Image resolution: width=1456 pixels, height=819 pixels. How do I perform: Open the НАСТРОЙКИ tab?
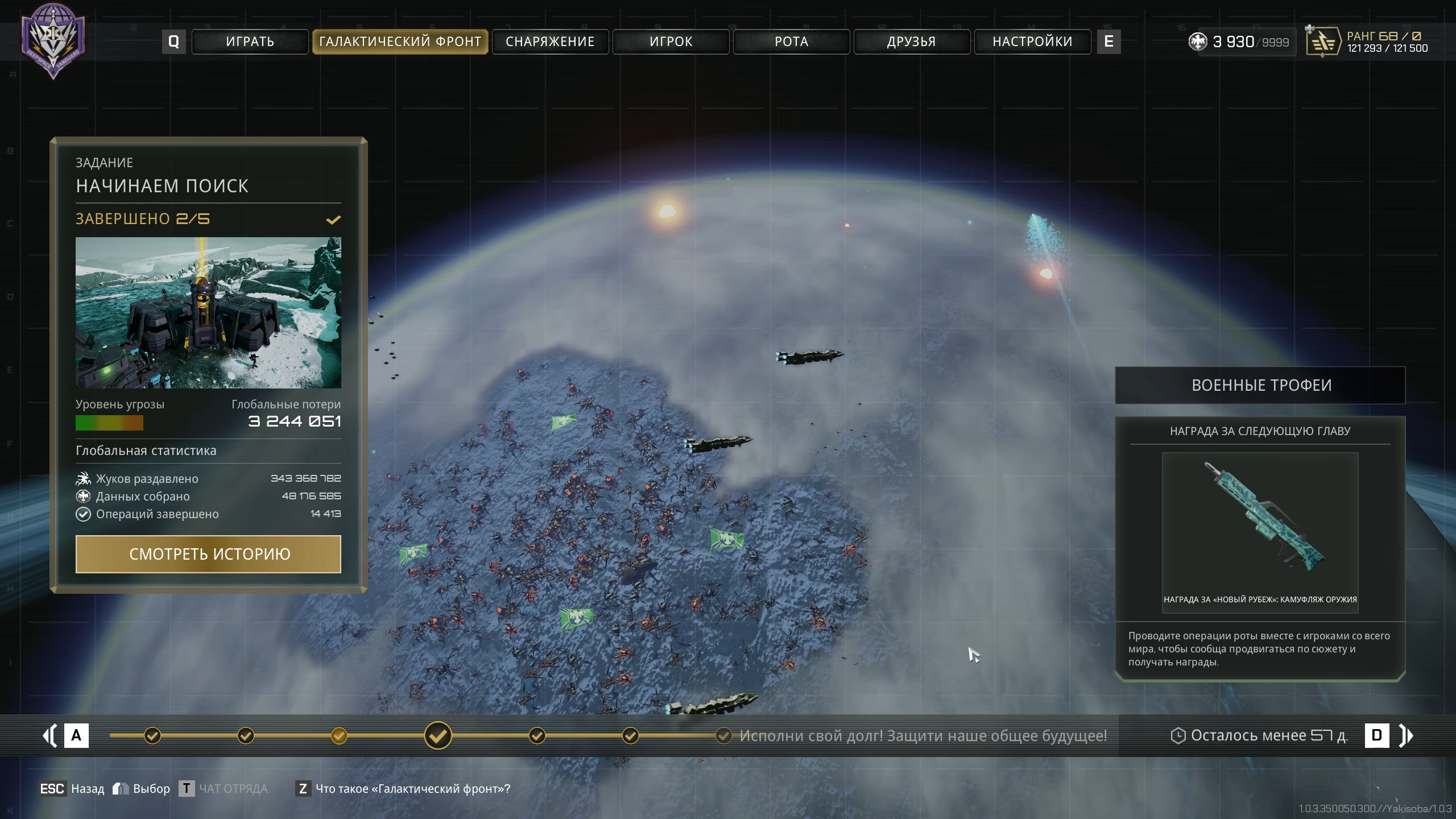click(x=1032, y=42)
